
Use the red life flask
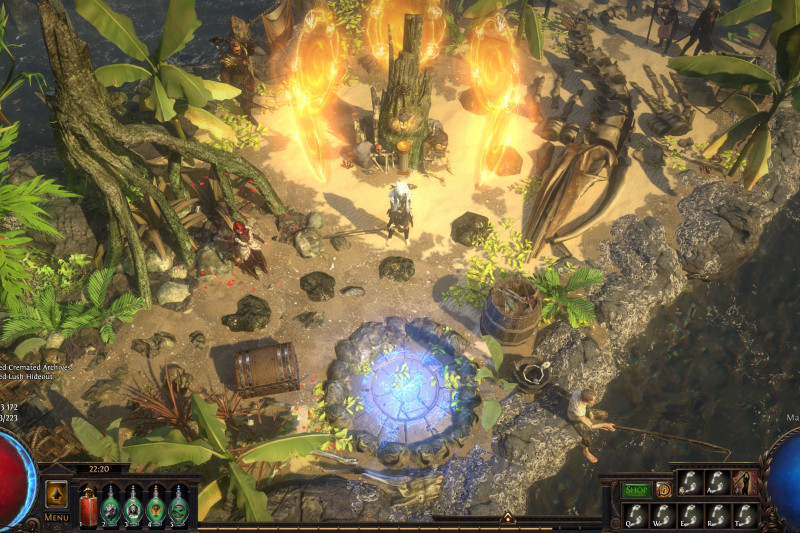pos(88,505)
